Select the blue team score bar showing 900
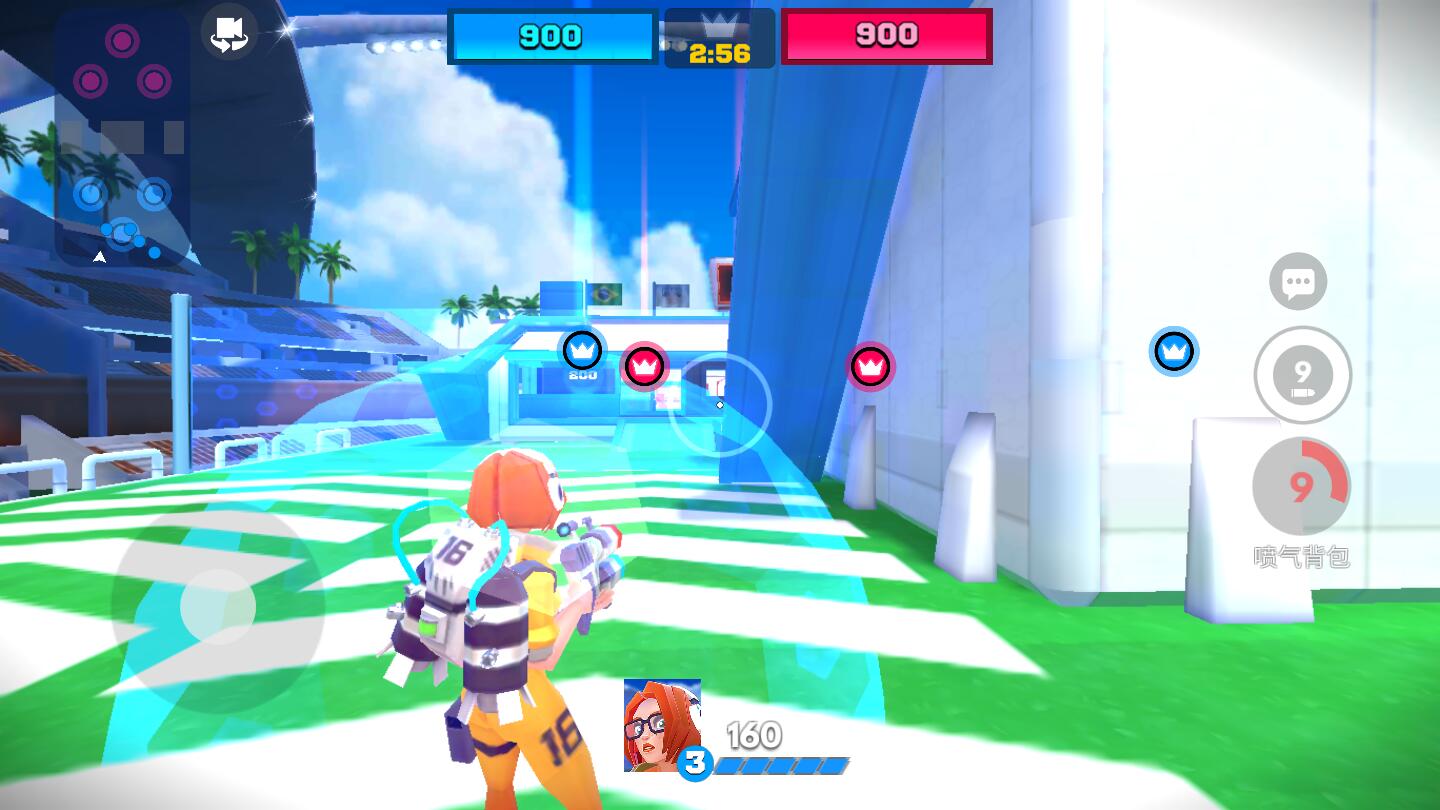Screen dimensions: 1440x810 [552, 37]
